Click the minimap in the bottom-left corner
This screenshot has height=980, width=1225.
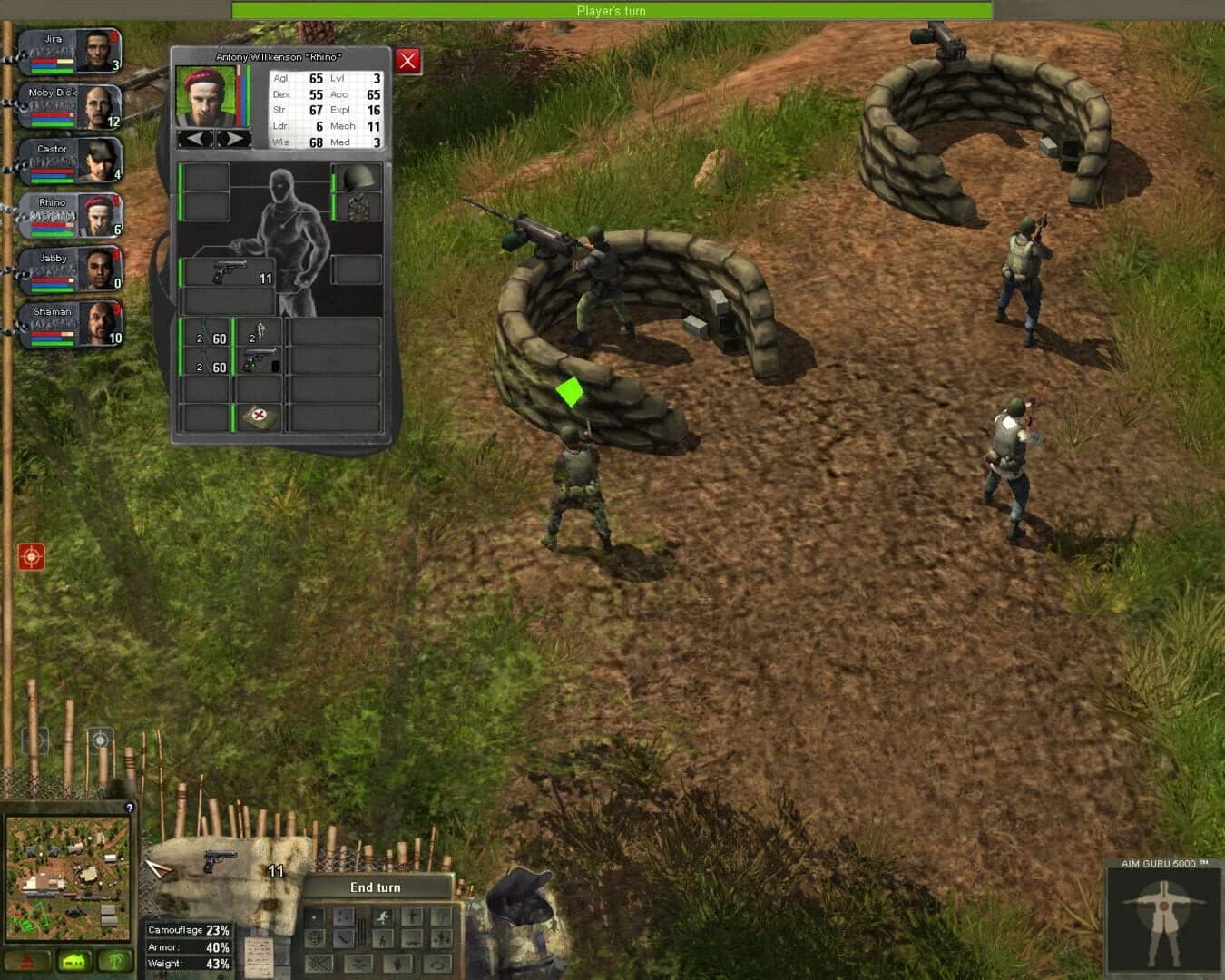click(68, 876)
